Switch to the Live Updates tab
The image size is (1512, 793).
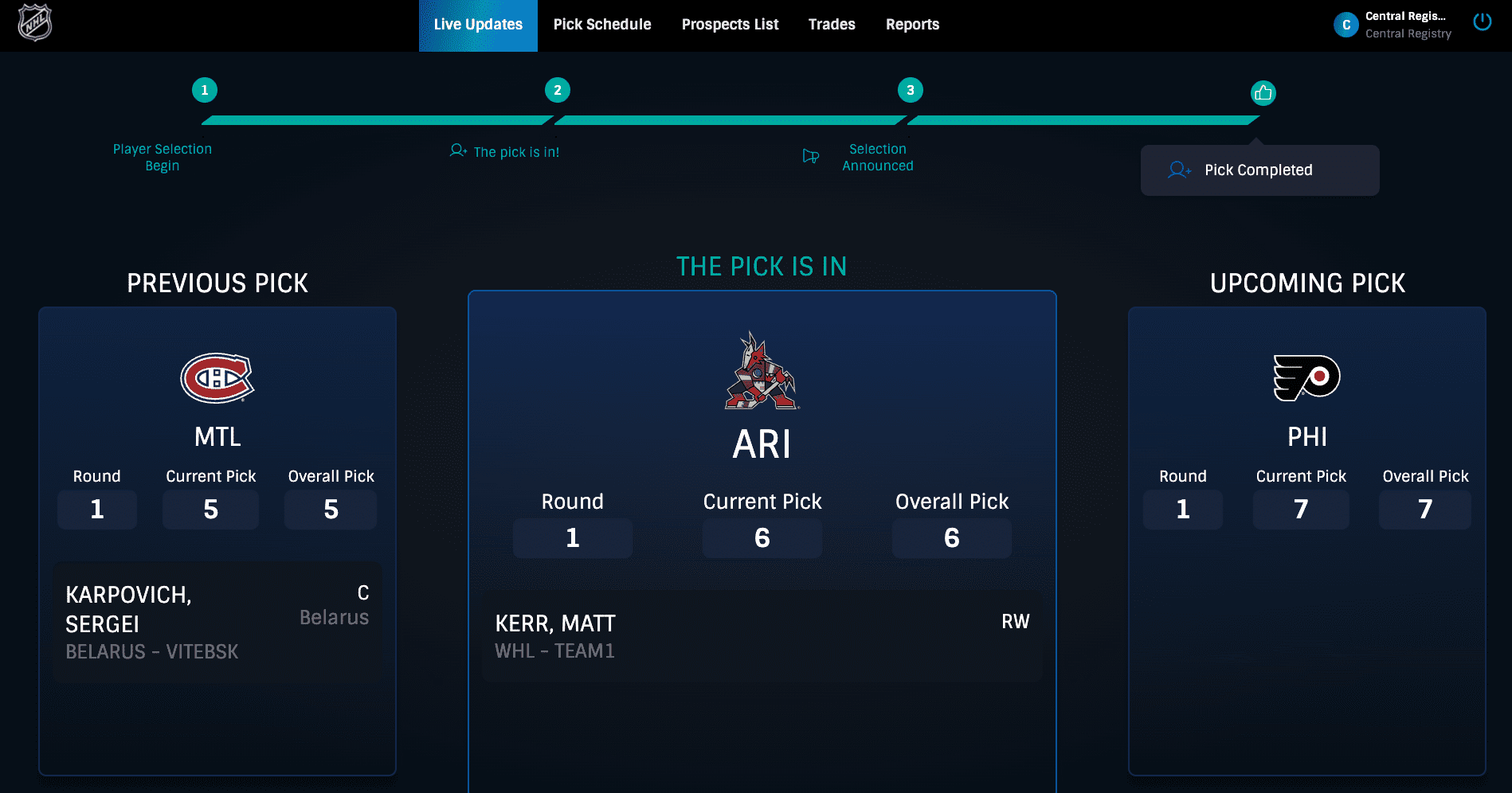(x=478, y=25)
